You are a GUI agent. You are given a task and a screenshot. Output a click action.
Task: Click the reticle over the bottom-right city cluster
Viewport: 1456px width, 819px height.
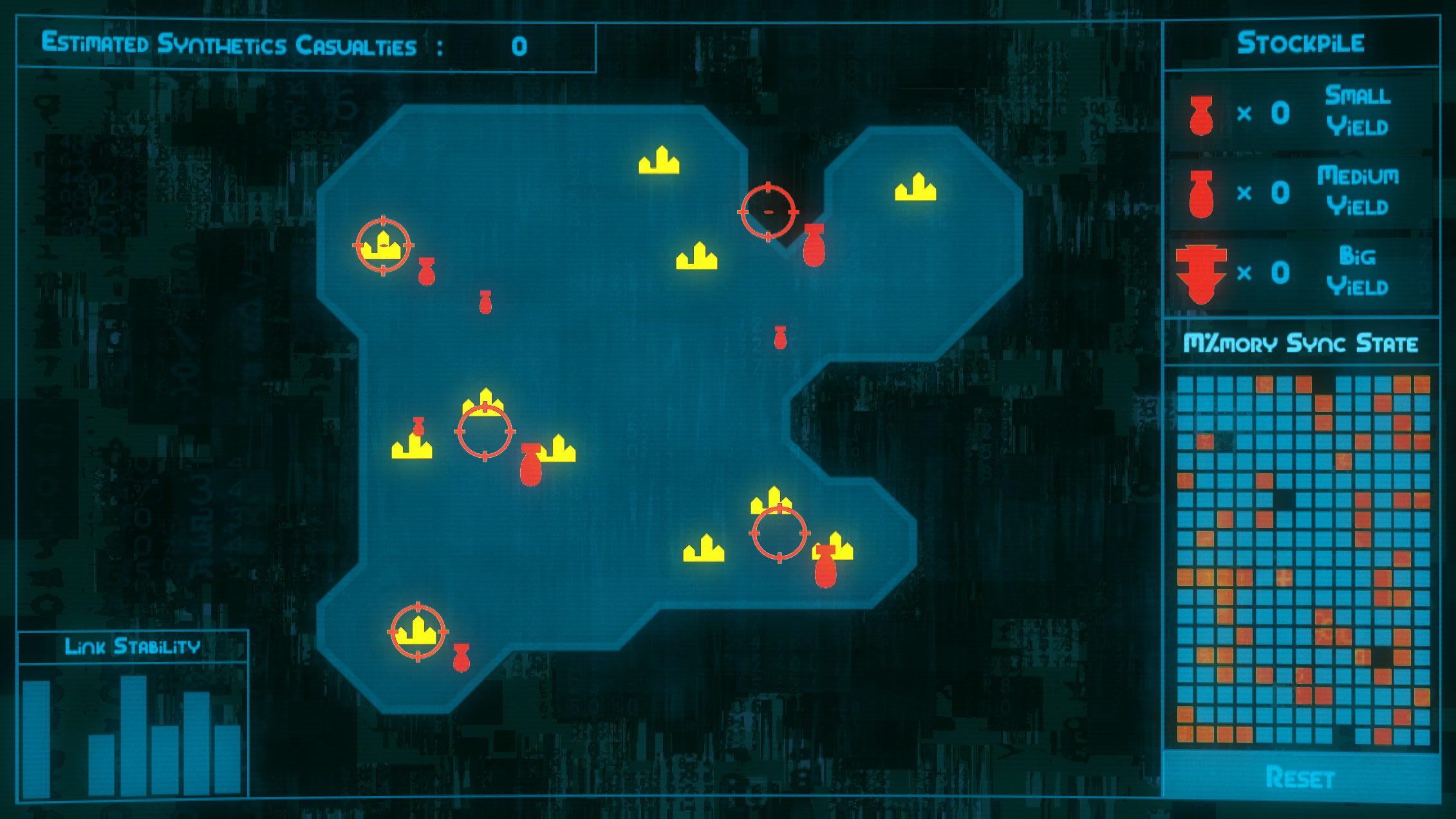[778, 533]
